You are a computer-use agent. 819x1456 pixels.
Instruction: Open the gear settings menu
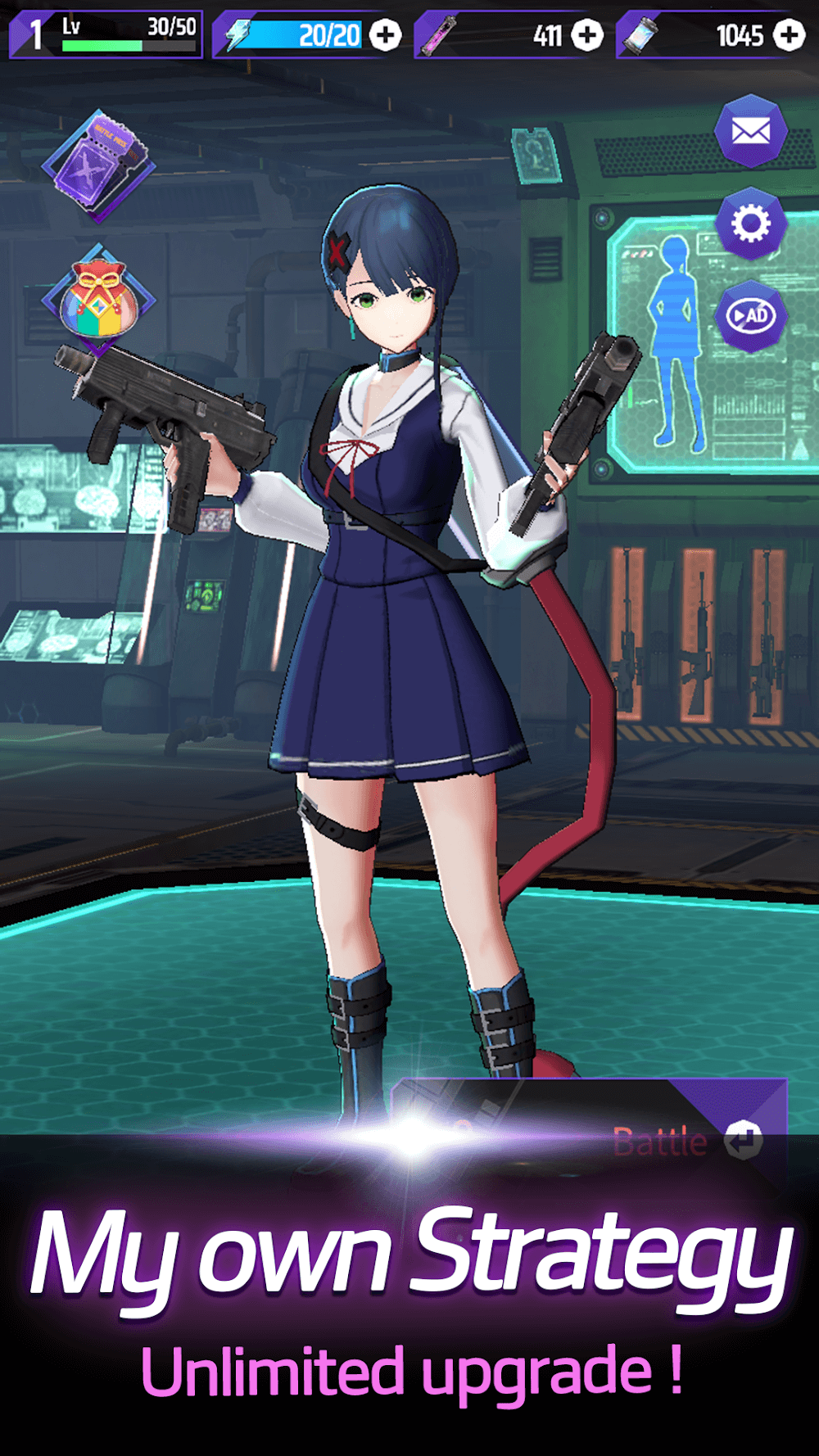pyautogui.click(x=750, y=224)
